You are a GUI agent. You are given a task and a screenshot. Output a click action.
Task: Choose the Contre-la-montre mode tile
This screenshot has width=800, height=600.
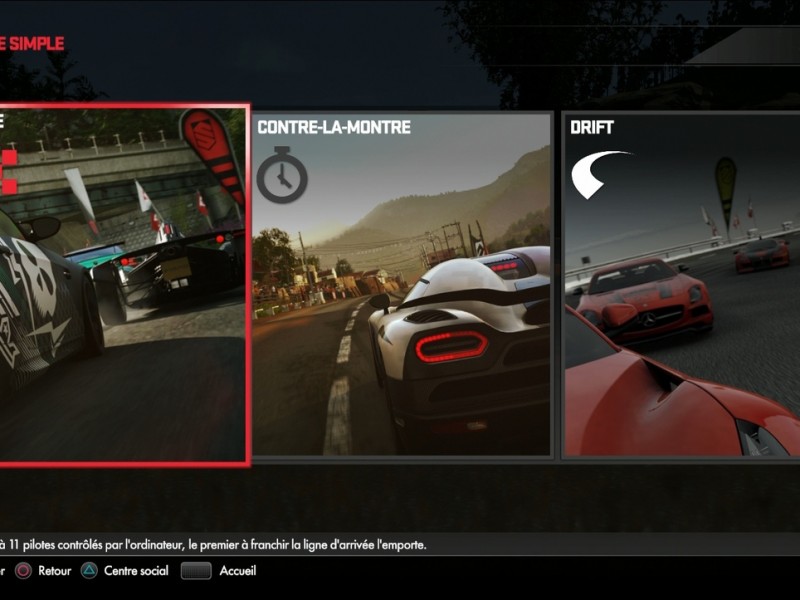402,285
